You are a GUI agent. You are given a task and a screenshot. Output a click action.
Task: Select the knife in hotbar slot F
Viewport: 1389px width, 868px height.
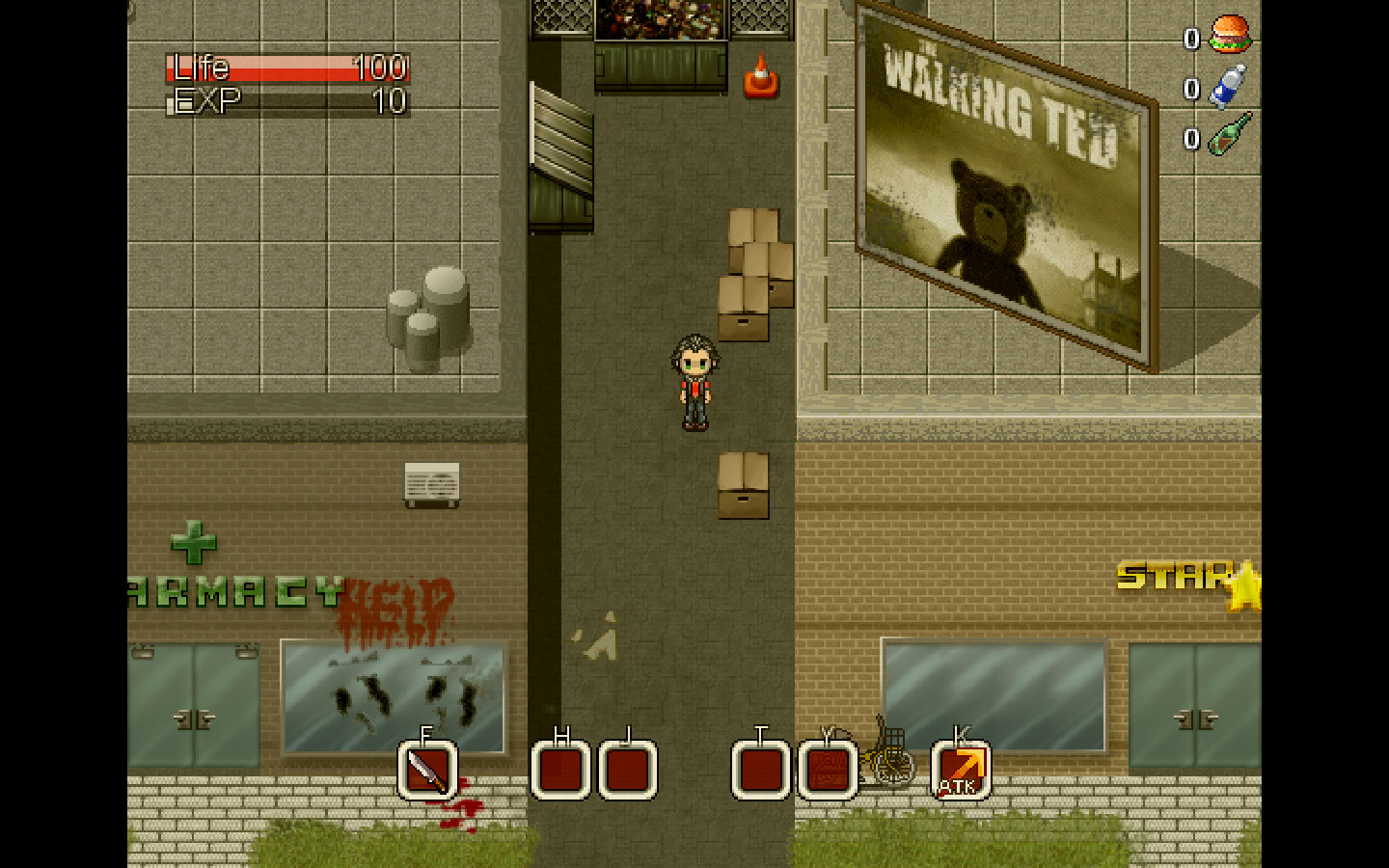pos(427,769)
